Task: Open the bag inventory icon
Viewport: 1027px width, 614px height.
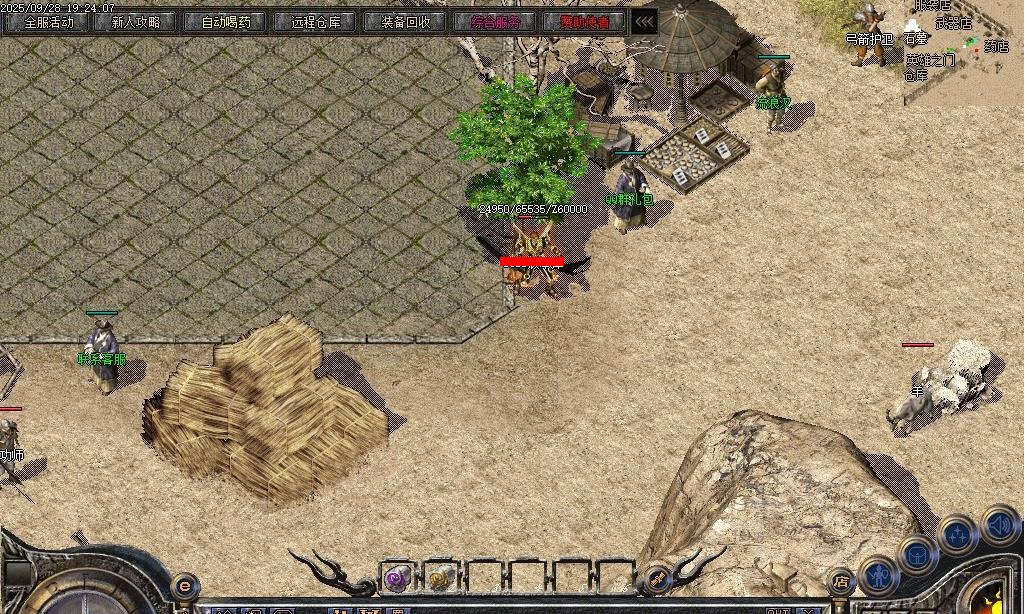Action: (x=917, y=555)
